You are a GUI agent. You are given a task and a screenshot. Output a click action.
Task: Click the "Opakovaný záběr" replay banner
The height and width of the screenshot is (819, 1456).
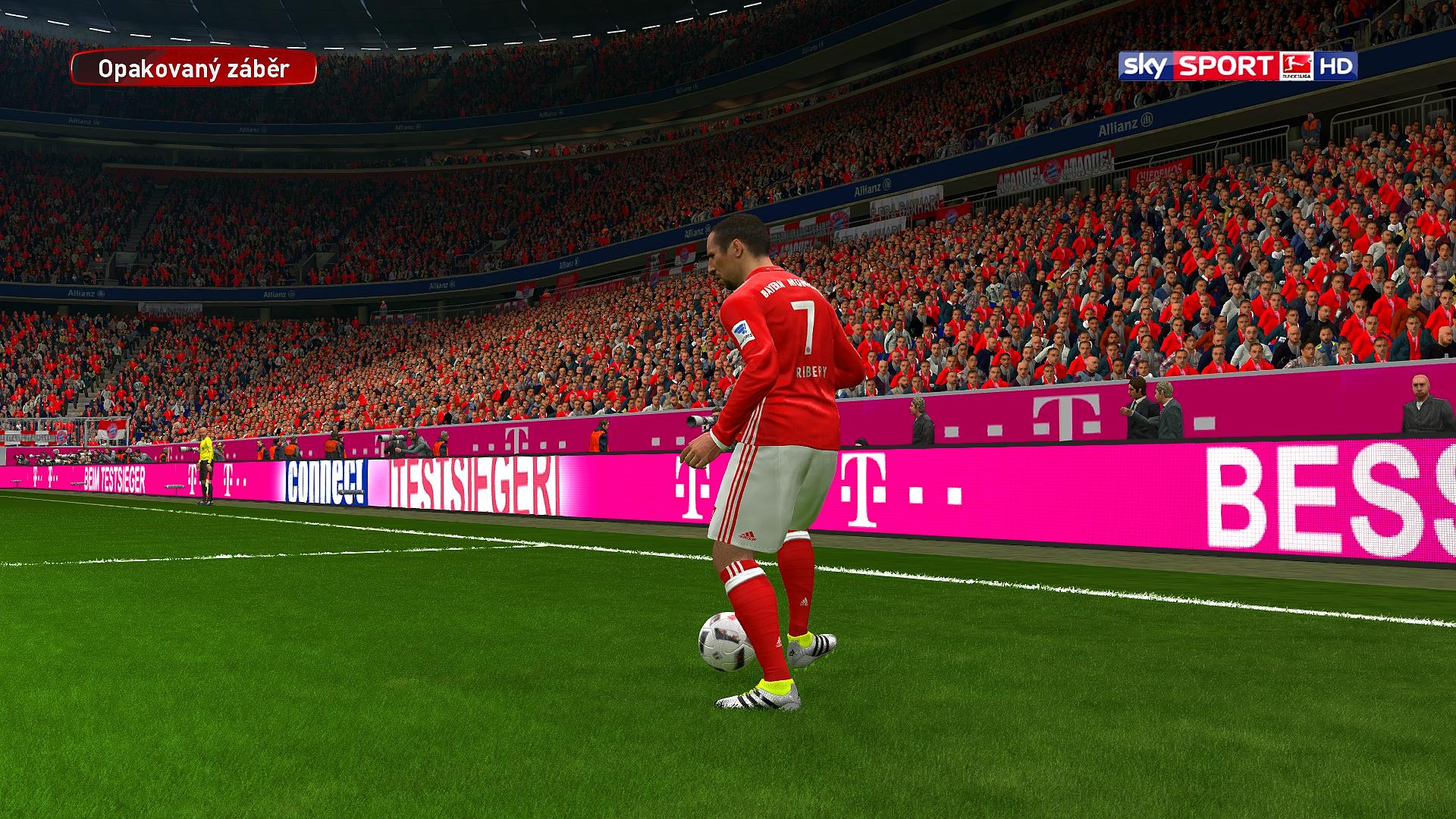193,69
